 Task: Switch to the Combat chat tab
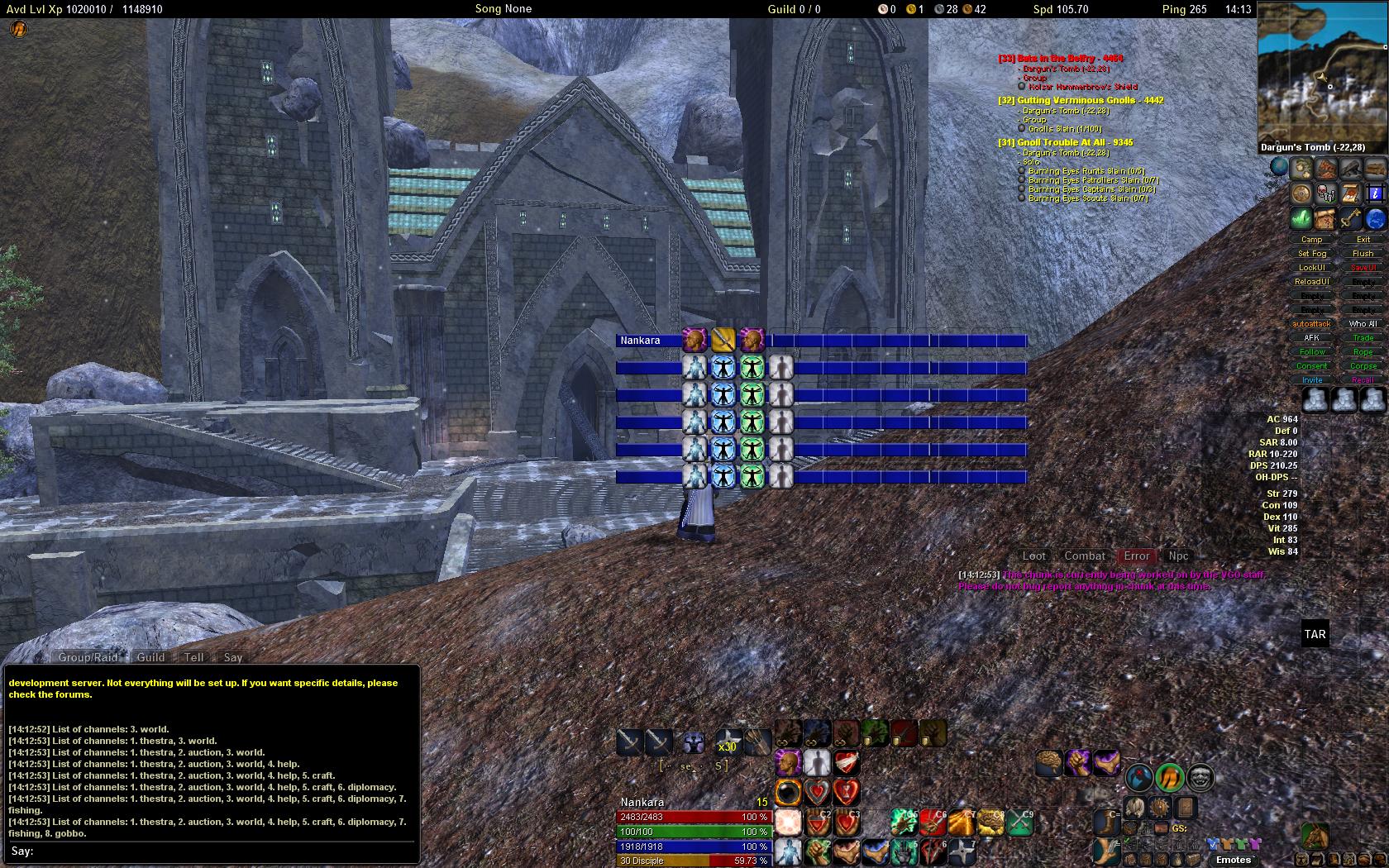1085,556
